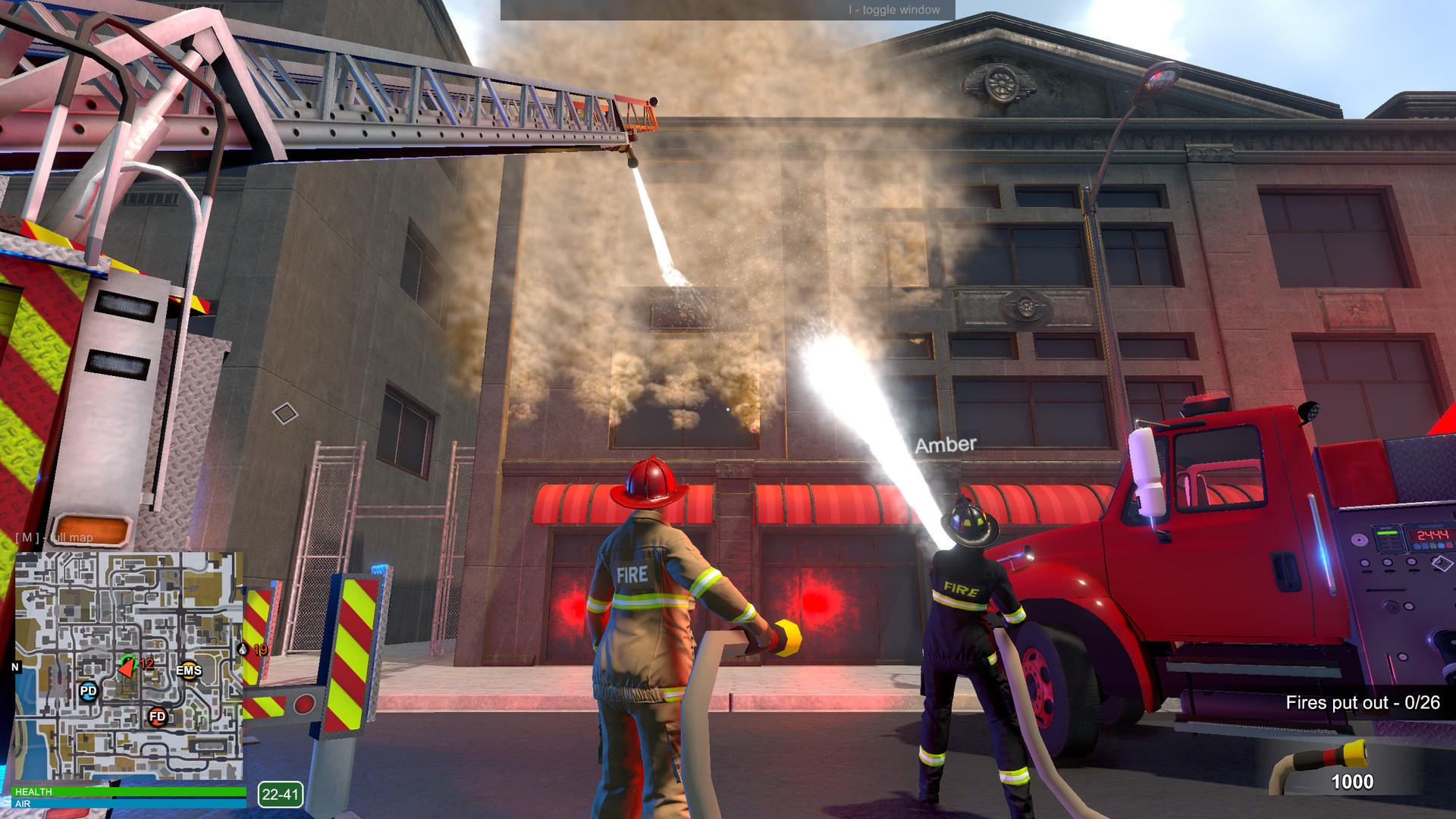Expand the full map via the [M] label

coord(53,538)
